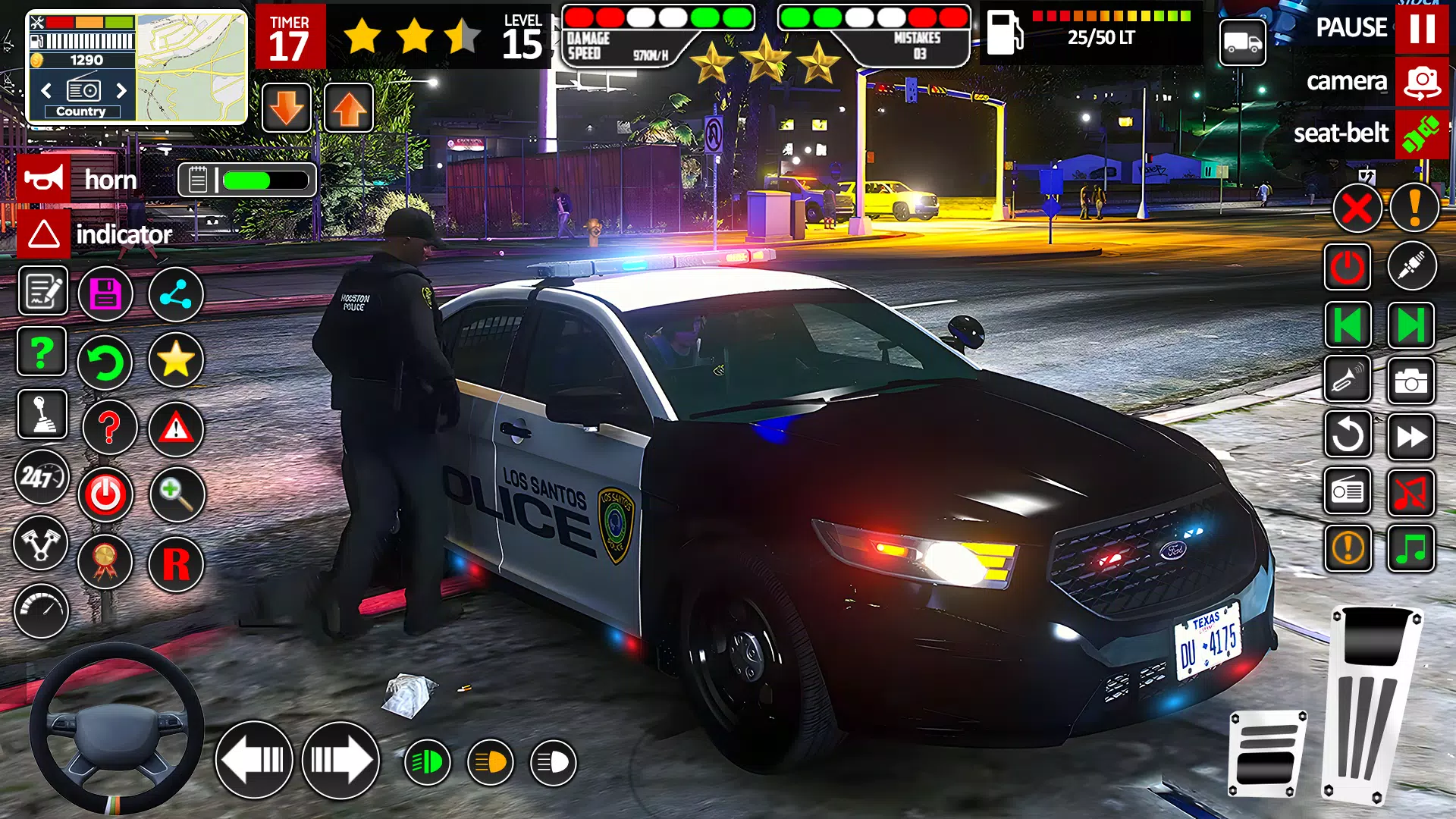This screenshot has width=1456, height=819.
Task: Steer left with the left arrow button
Action: [254, 760]
